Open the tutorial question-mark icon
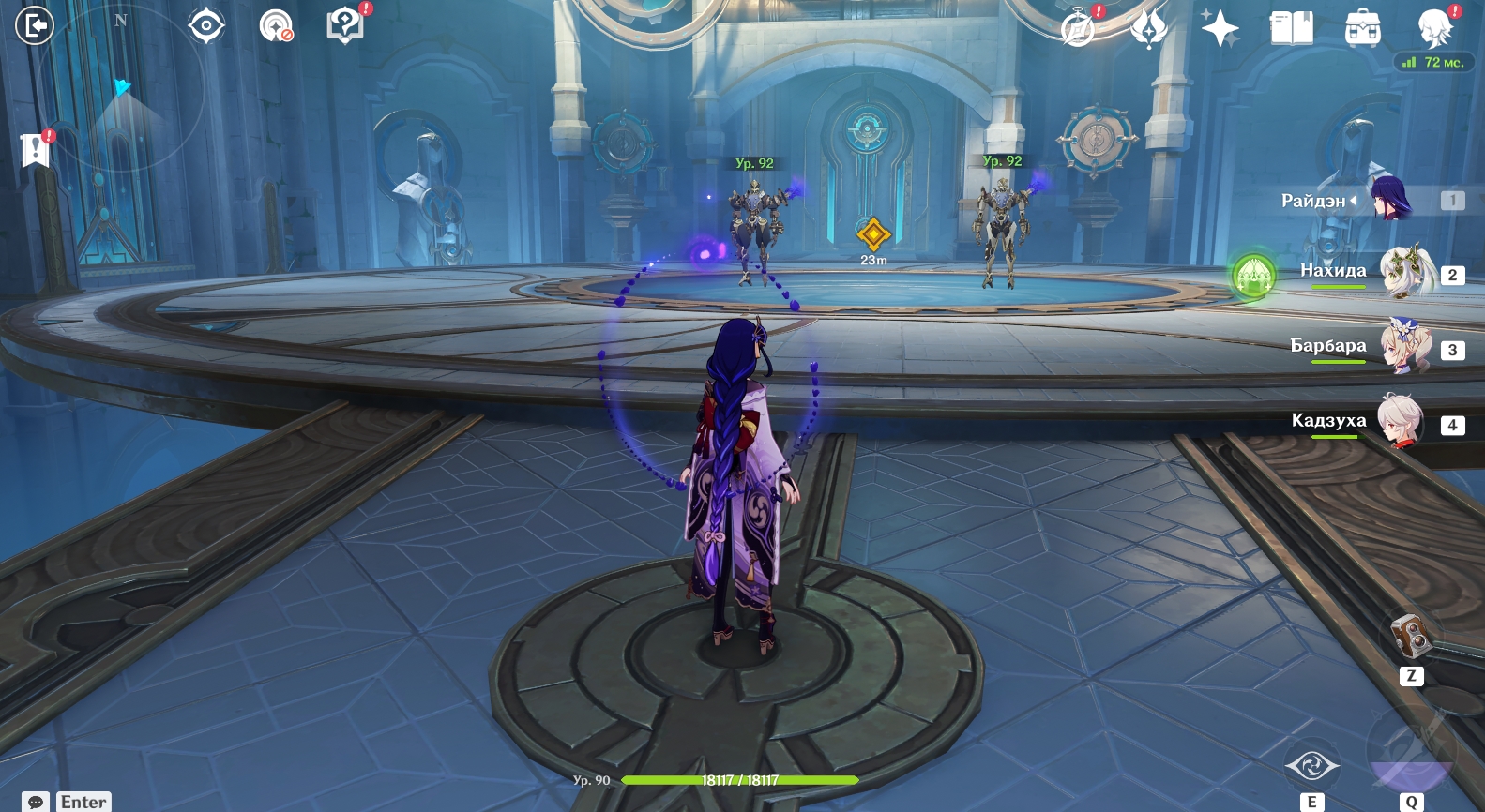The width and height of the screenshot is (1485, 812). (344, 25)
